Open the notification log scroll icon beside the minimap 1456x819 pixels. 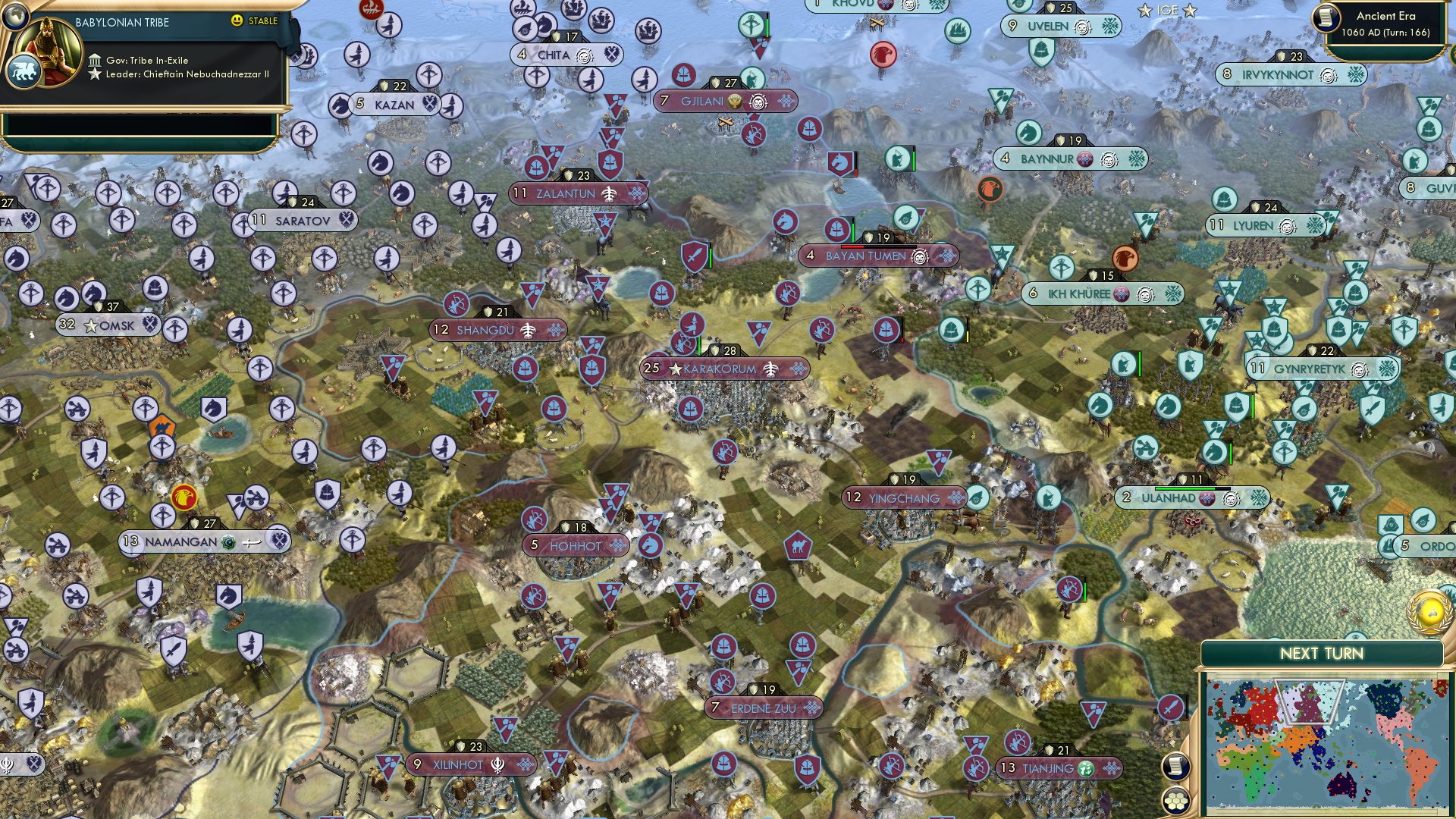pos(1176,767)
